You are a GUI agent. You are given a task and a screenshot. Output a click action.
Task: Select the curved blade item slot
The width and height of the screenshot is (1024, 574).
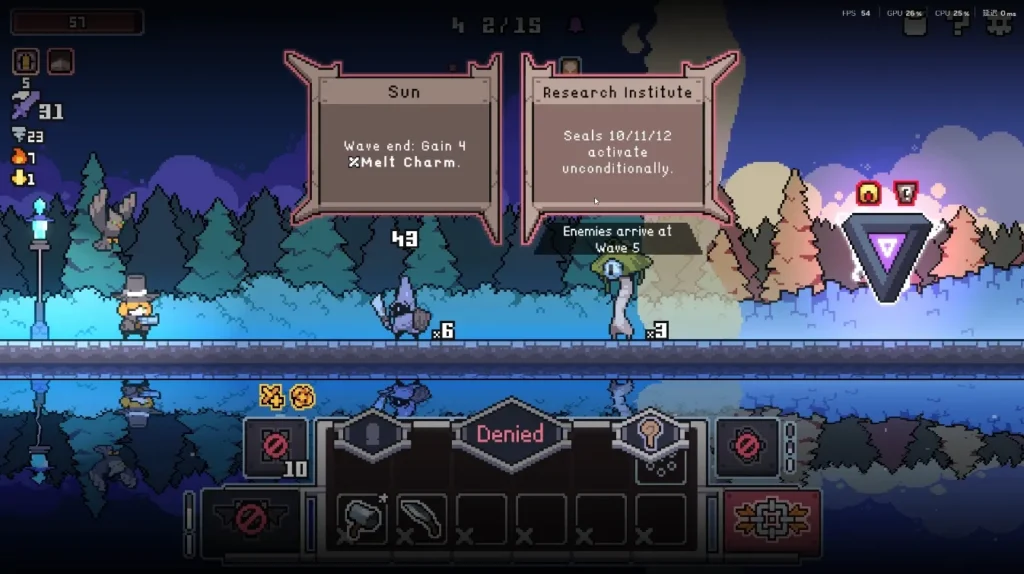tap(421, 518)
